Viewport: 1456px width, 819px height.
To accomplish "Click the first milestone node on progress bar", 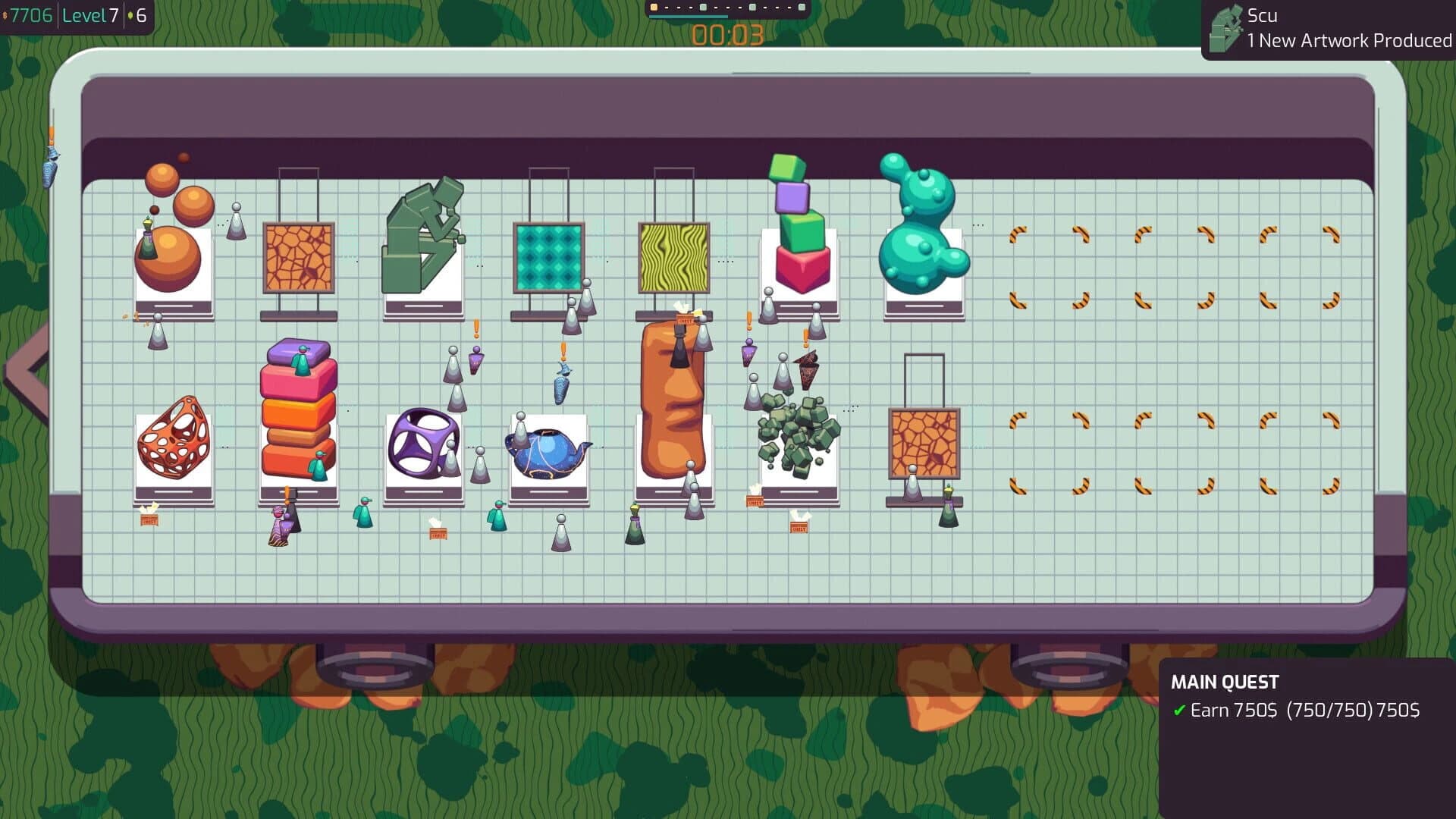I will [x=654, y=6].
